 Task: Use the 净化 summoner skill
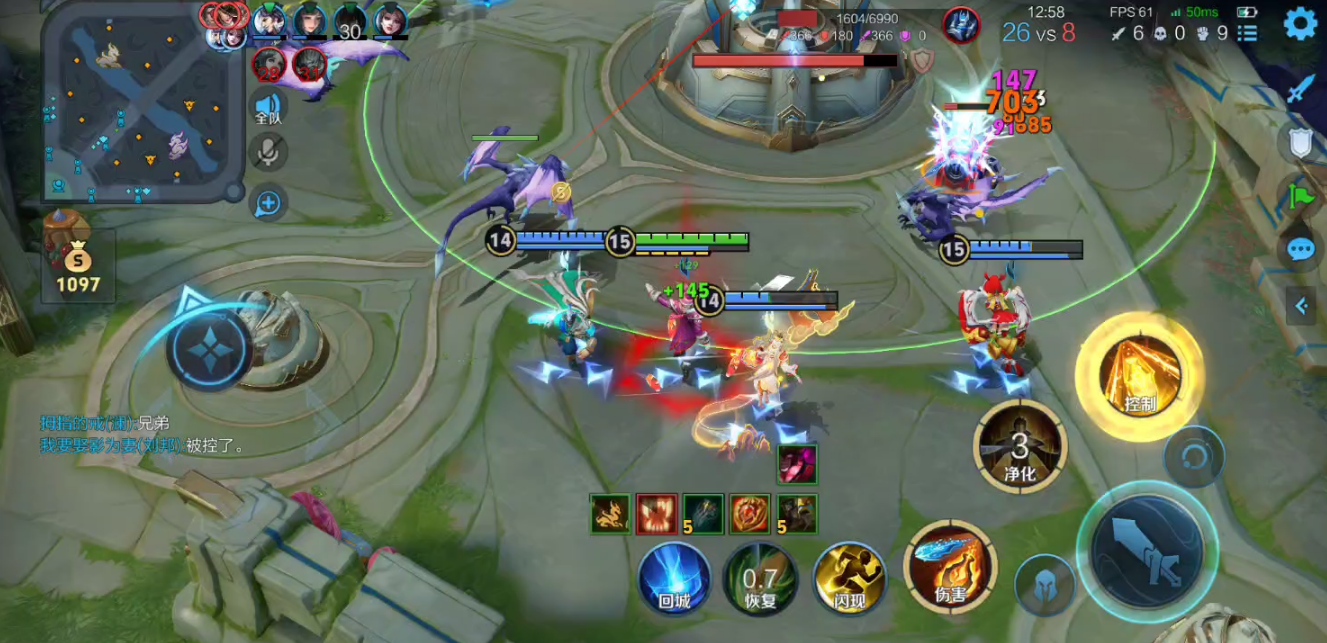click(x=1020, y=446)
